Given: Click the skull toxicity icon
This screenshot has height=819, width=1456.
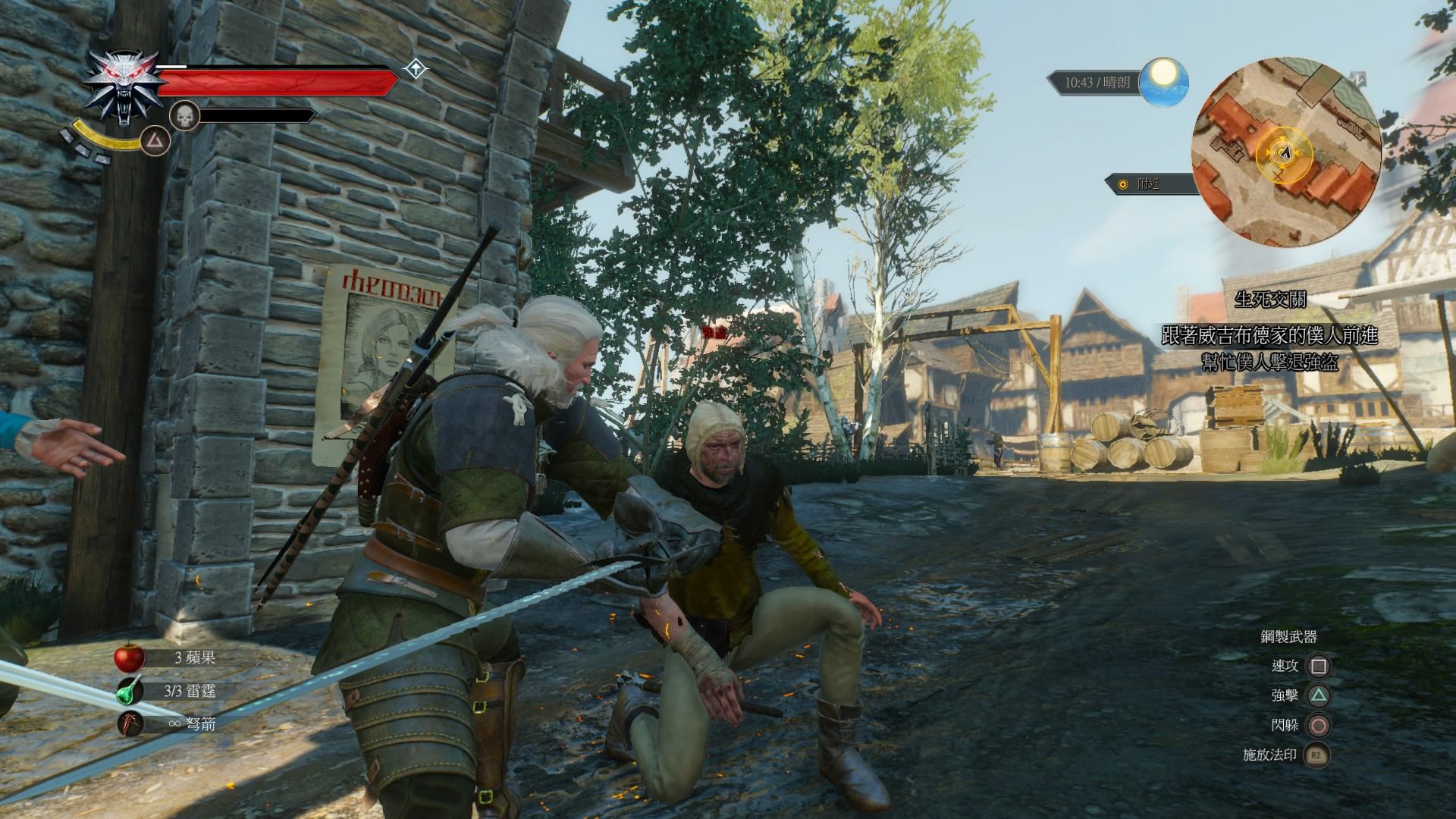Looking at the screenshot, I should (184, 116).
